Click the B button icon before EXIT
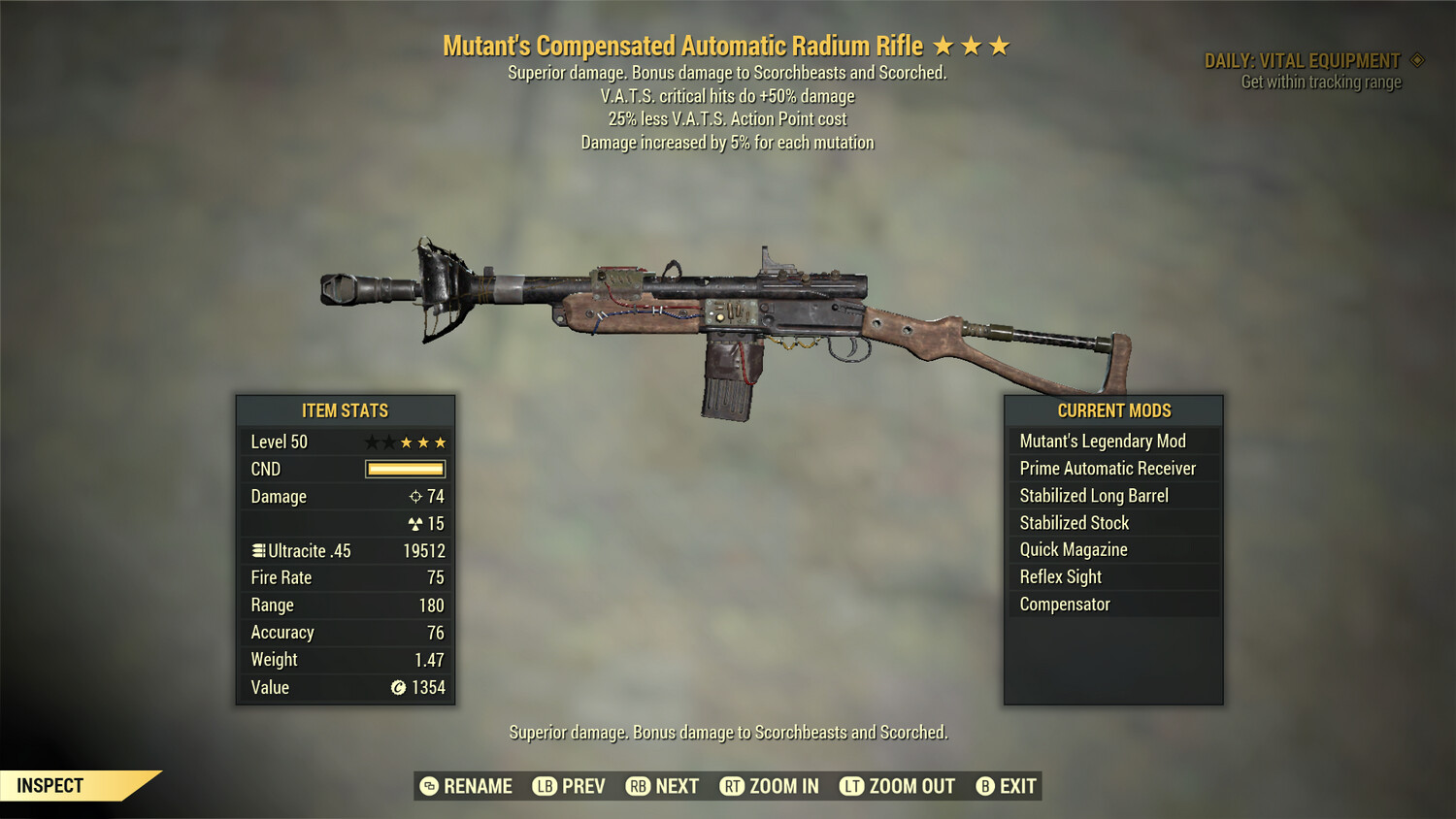Viewport: 1456px width, 819px height. click(985, 786)
